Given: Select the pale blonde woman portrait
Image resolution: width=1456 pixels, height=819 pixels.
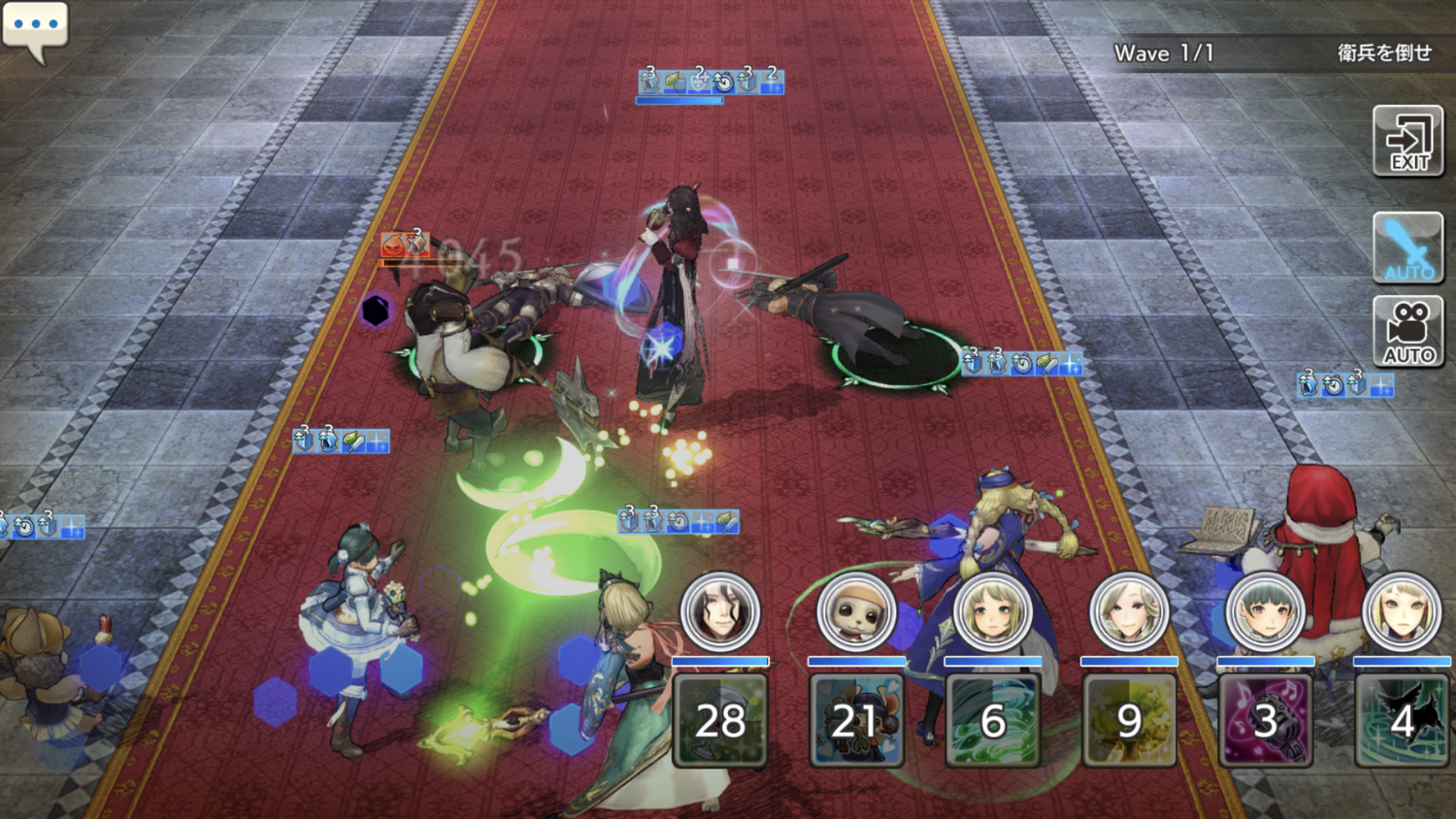Looking at the screenshot, I should [x=1129, y=611].
